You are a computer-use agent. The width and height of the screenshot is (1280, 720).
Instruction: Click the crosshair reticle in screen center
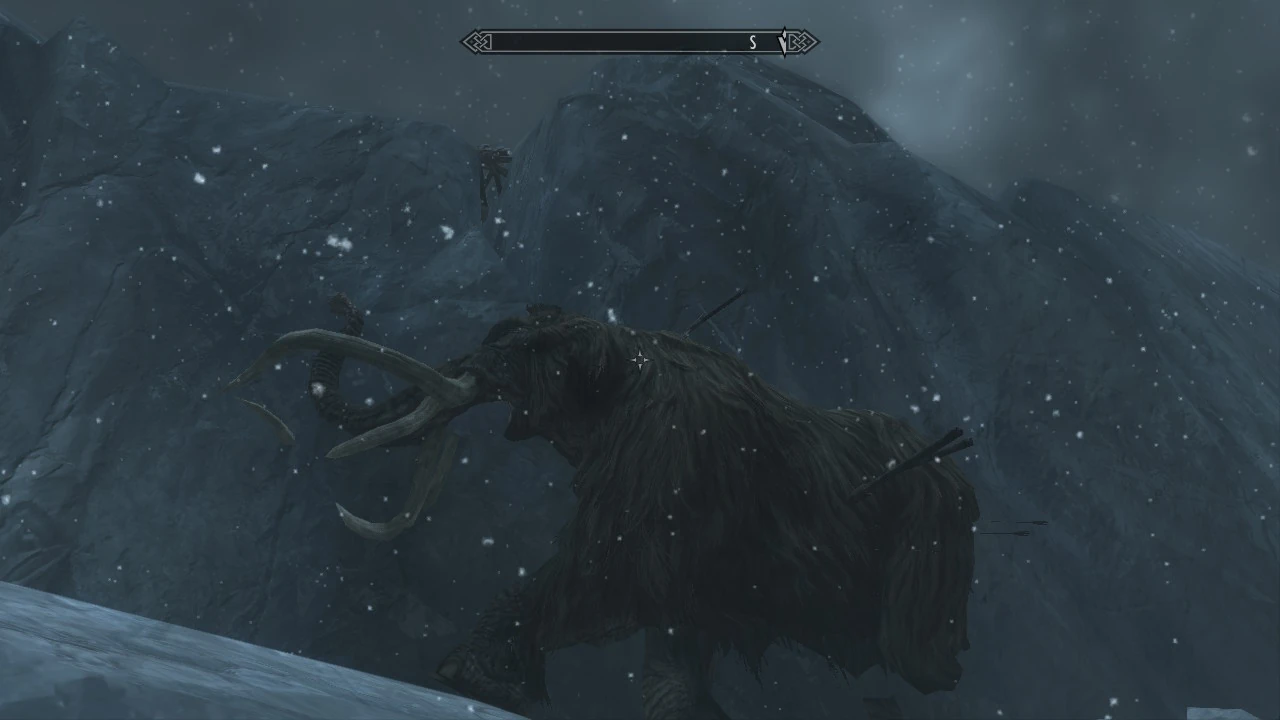click(640, 360)
